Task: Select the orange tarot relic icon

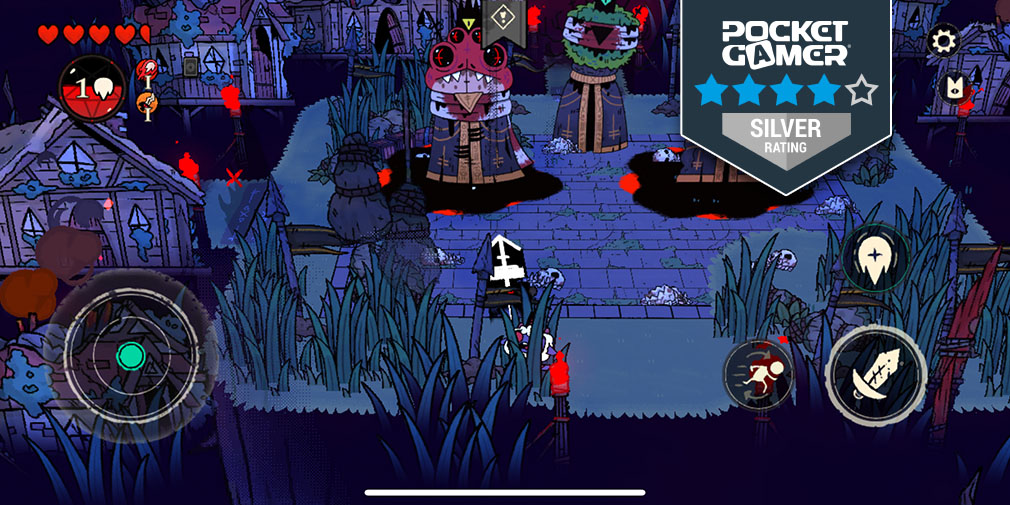Action: [x=147, y=102]
